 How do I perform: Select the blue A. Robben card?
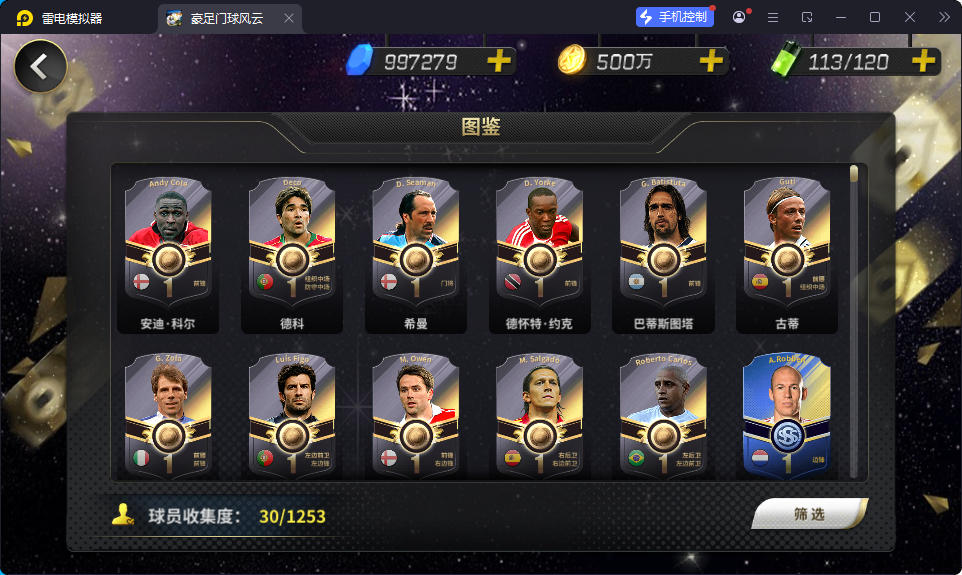[787, 415]
